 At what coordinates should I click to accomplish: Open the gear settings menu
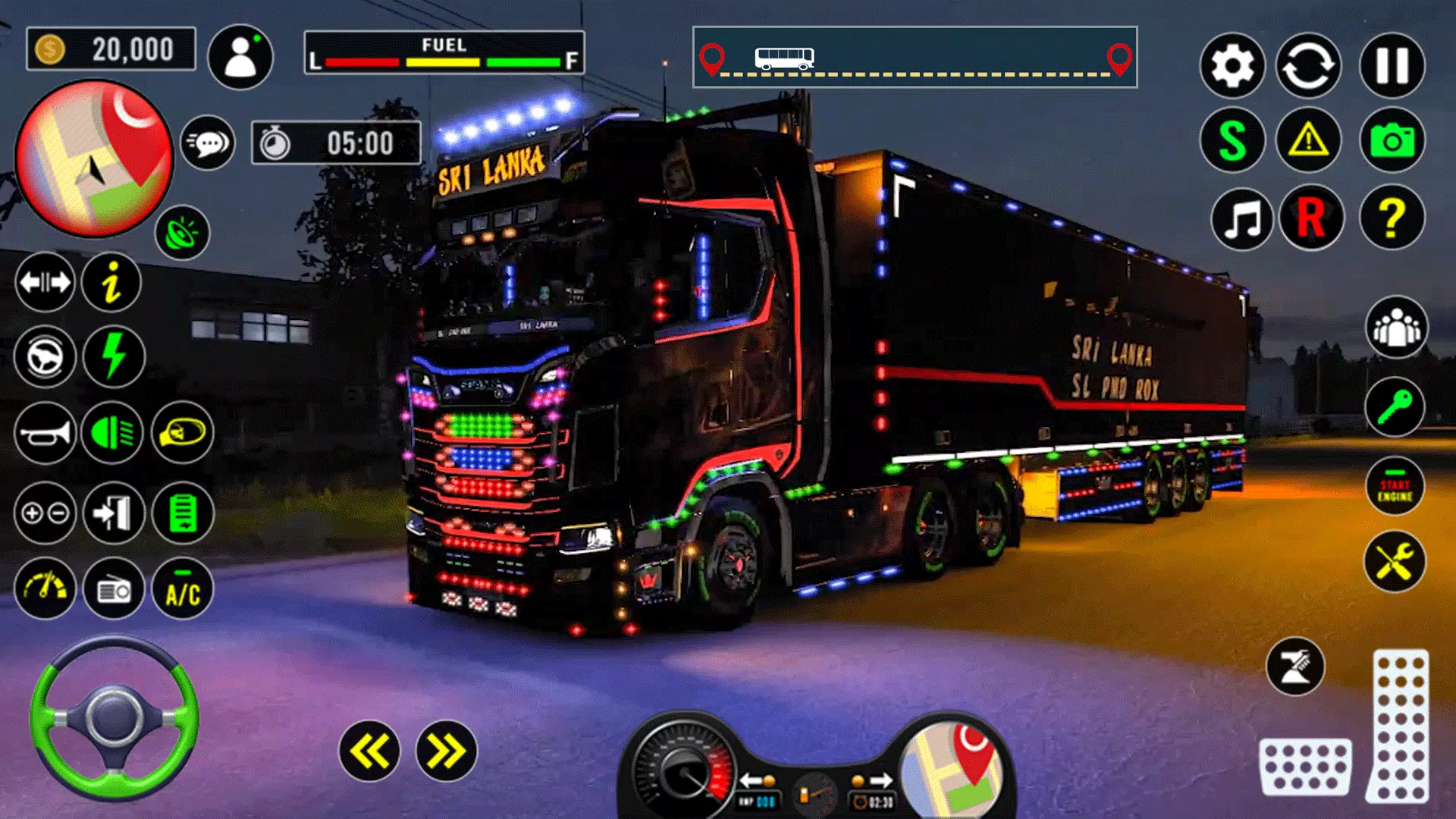point(1232,66)
